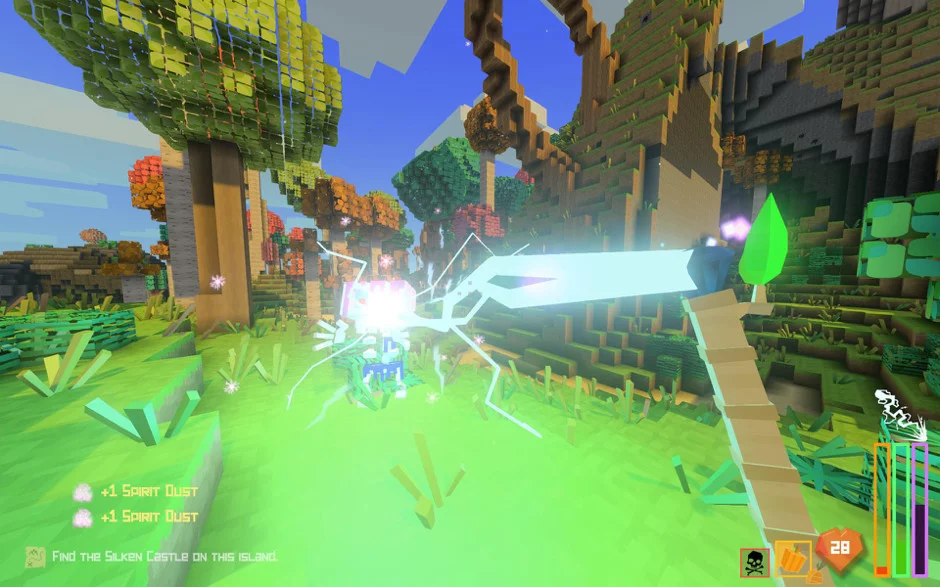Click the skull and crossbones status icon

[x=755, y=561]
